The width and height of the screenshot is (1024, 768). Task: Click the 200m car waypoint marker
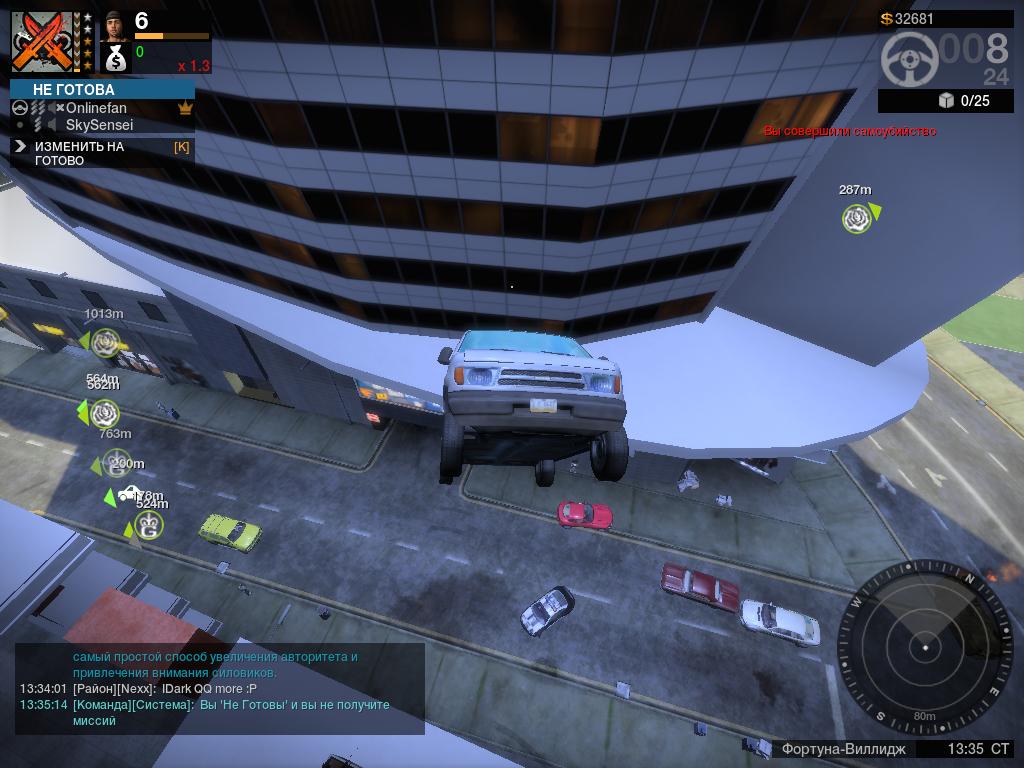[x=129, y=493]
